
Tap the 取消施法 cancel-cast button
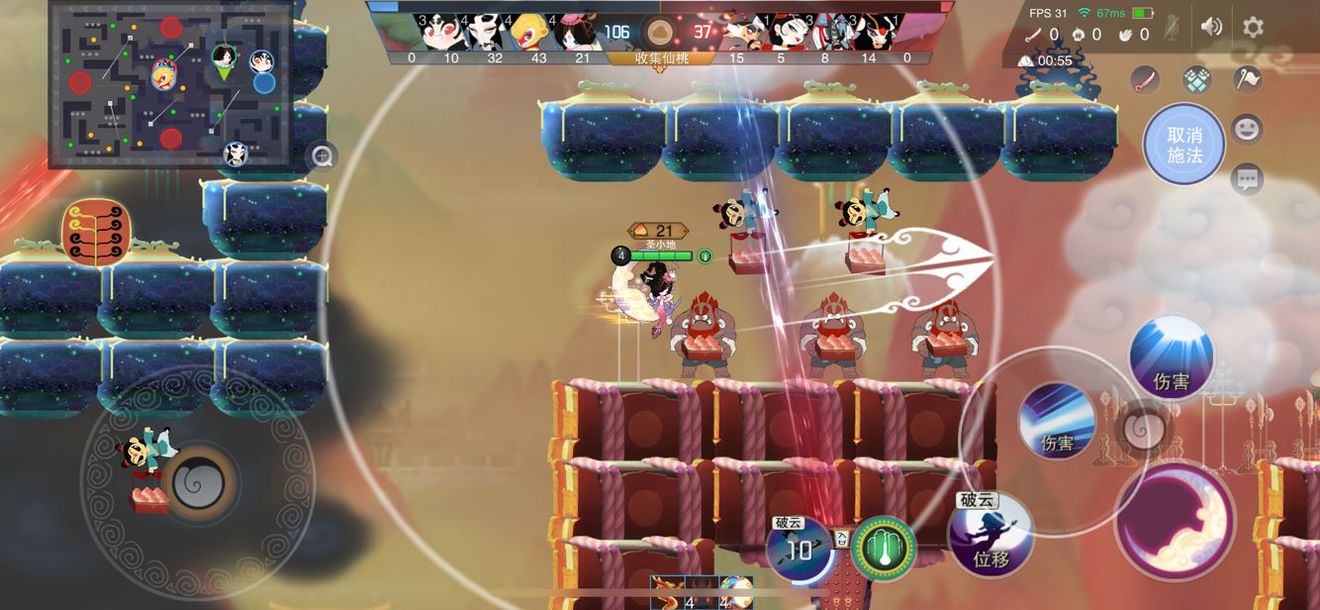pos(1183,145)
